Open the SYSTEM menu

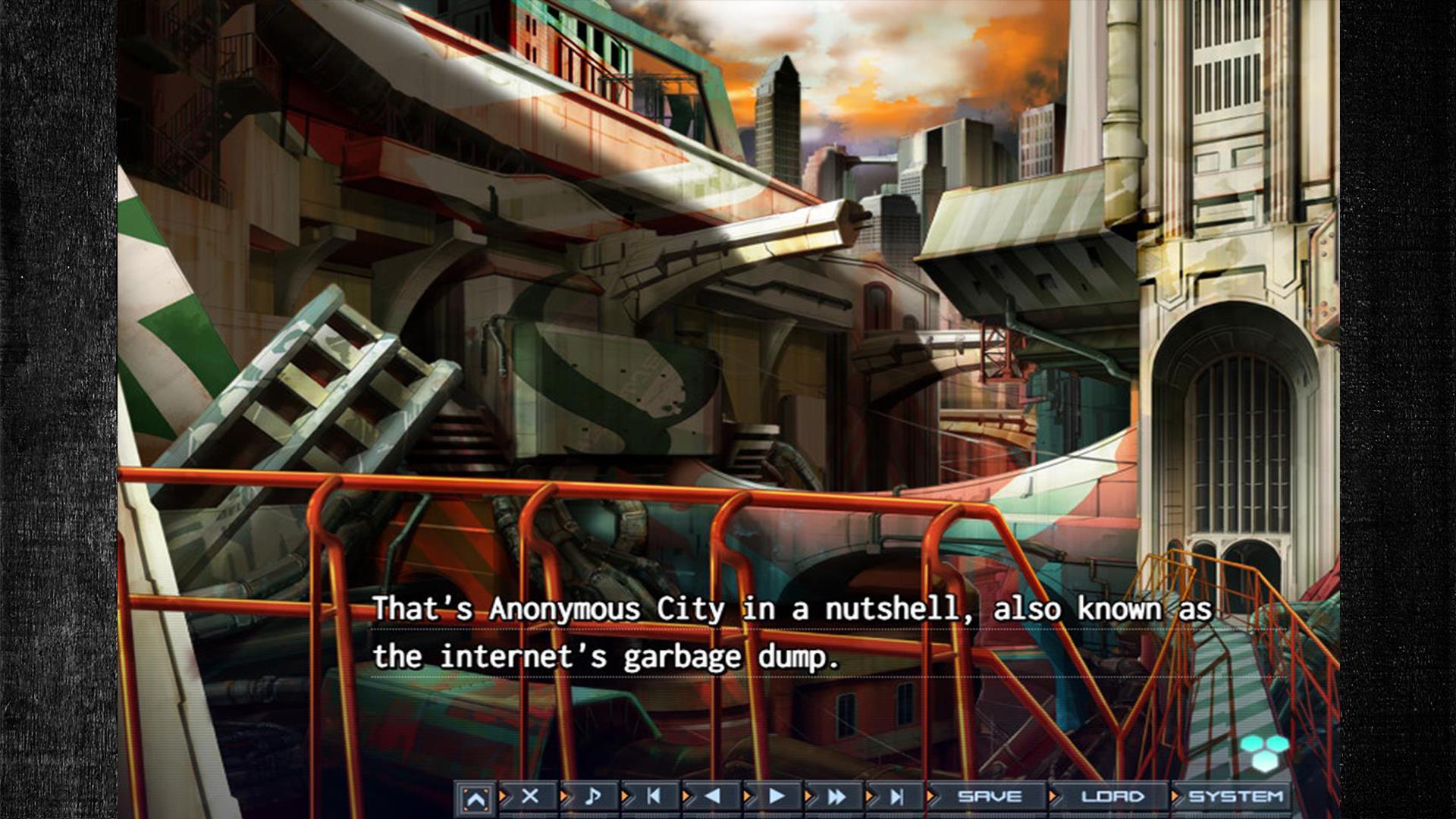1235,796
